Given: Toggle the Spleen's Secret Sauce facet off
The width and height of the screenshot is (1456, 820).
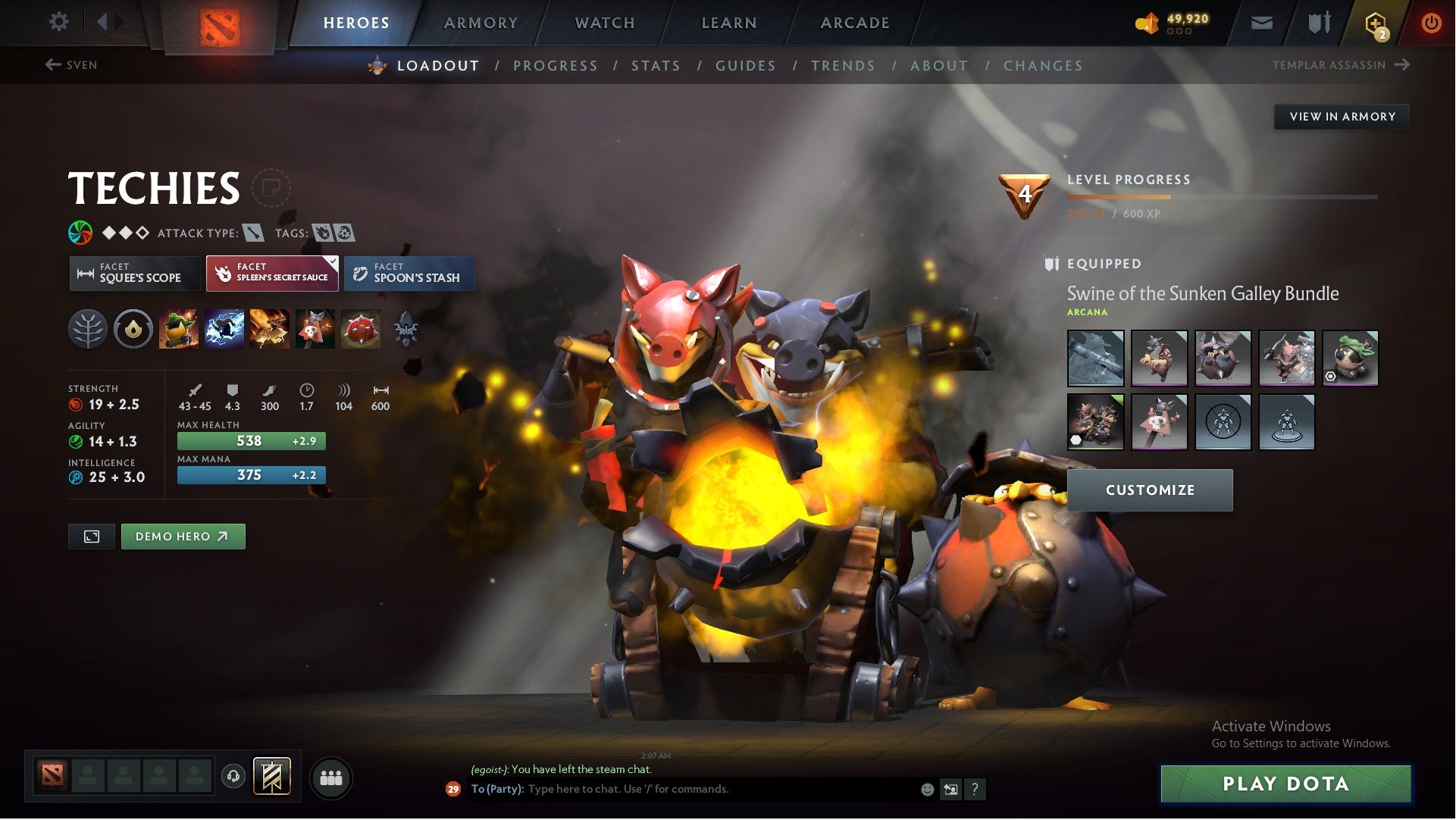Looking at the screenshot, I should (272, 274).
